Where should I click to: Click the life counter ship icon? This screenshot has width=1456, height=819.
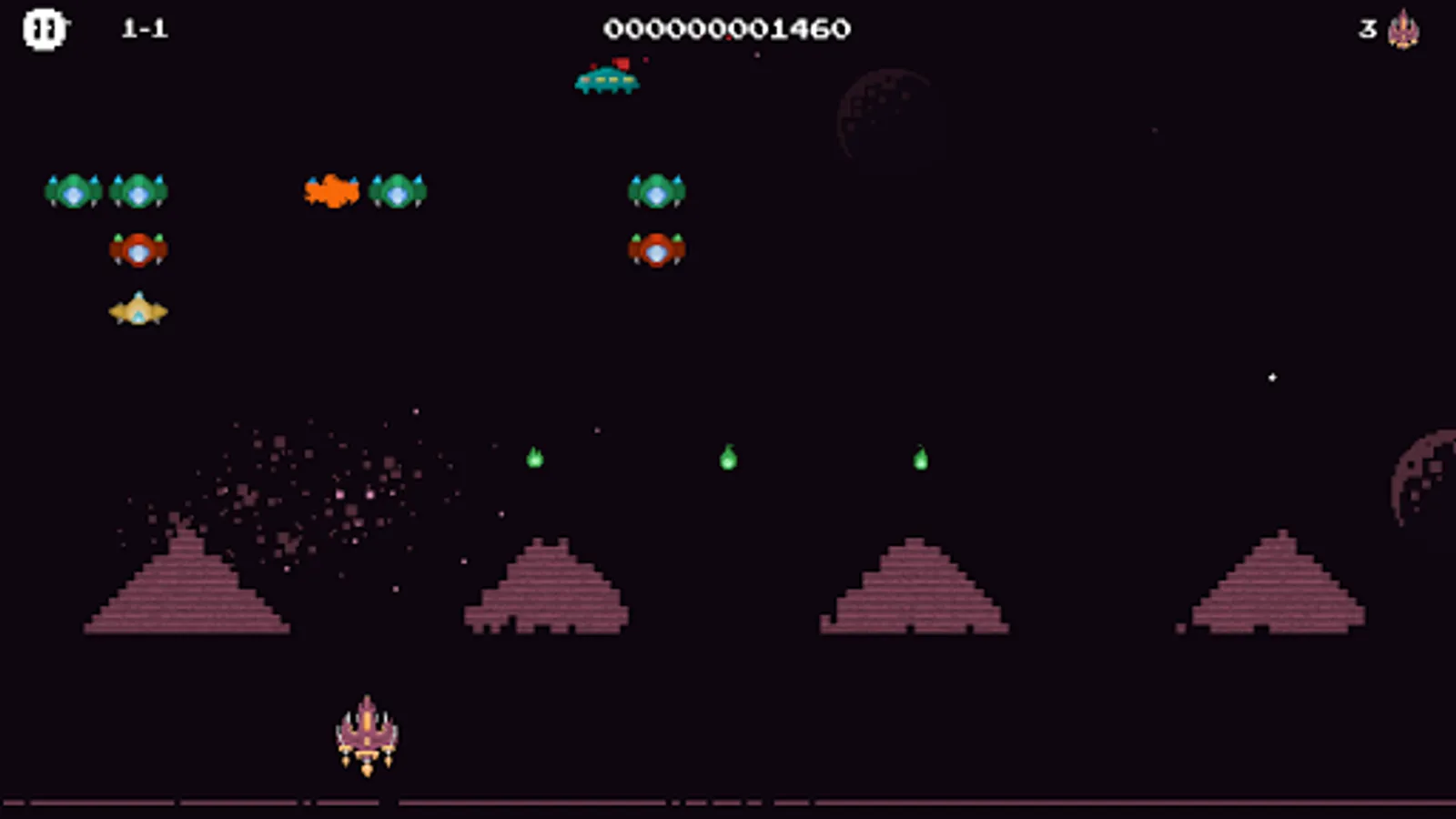(x=1405, y=31)
